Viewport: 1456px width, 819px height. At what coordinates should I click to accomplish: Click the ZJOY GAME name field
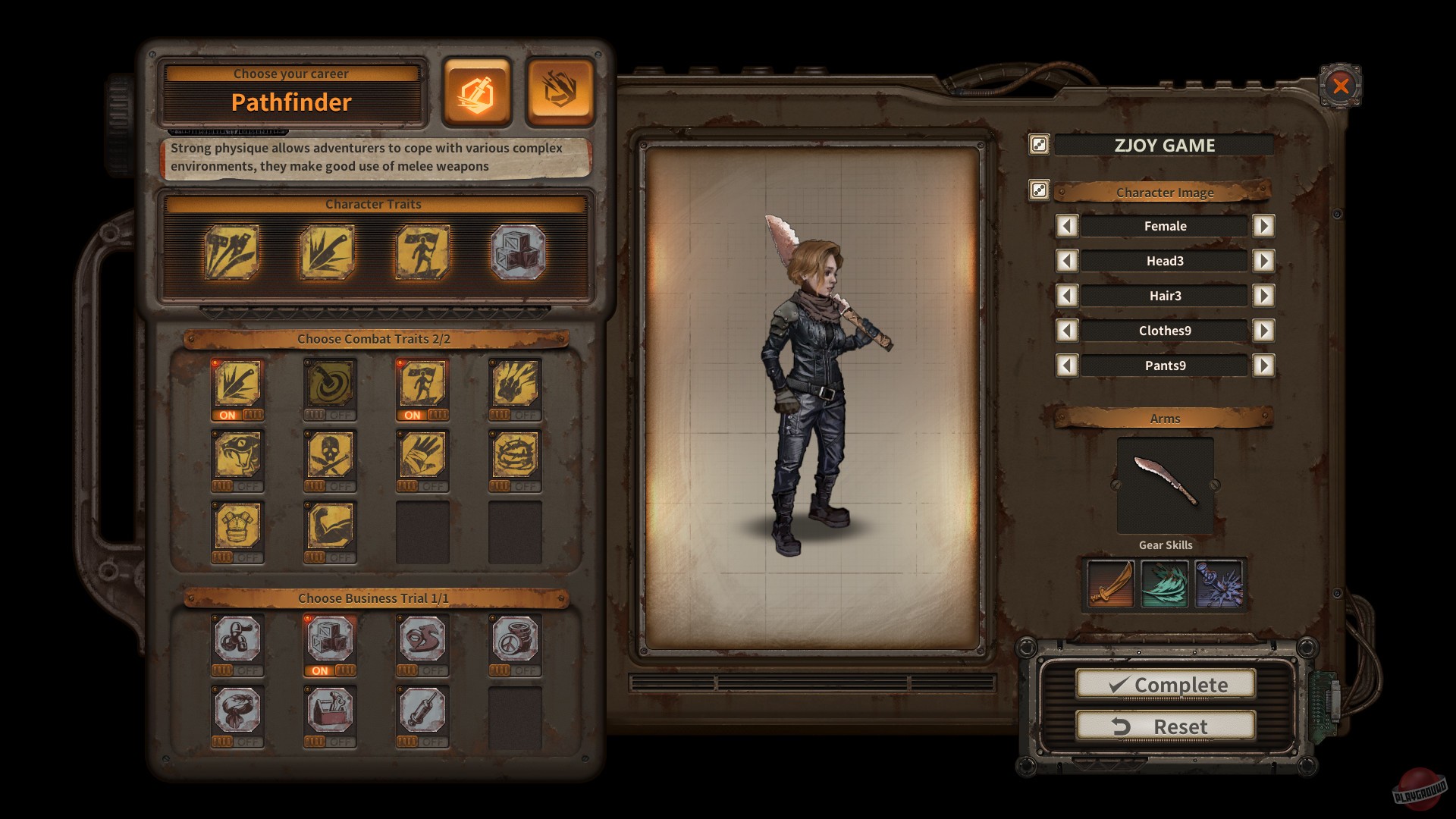pos(1165,145)
